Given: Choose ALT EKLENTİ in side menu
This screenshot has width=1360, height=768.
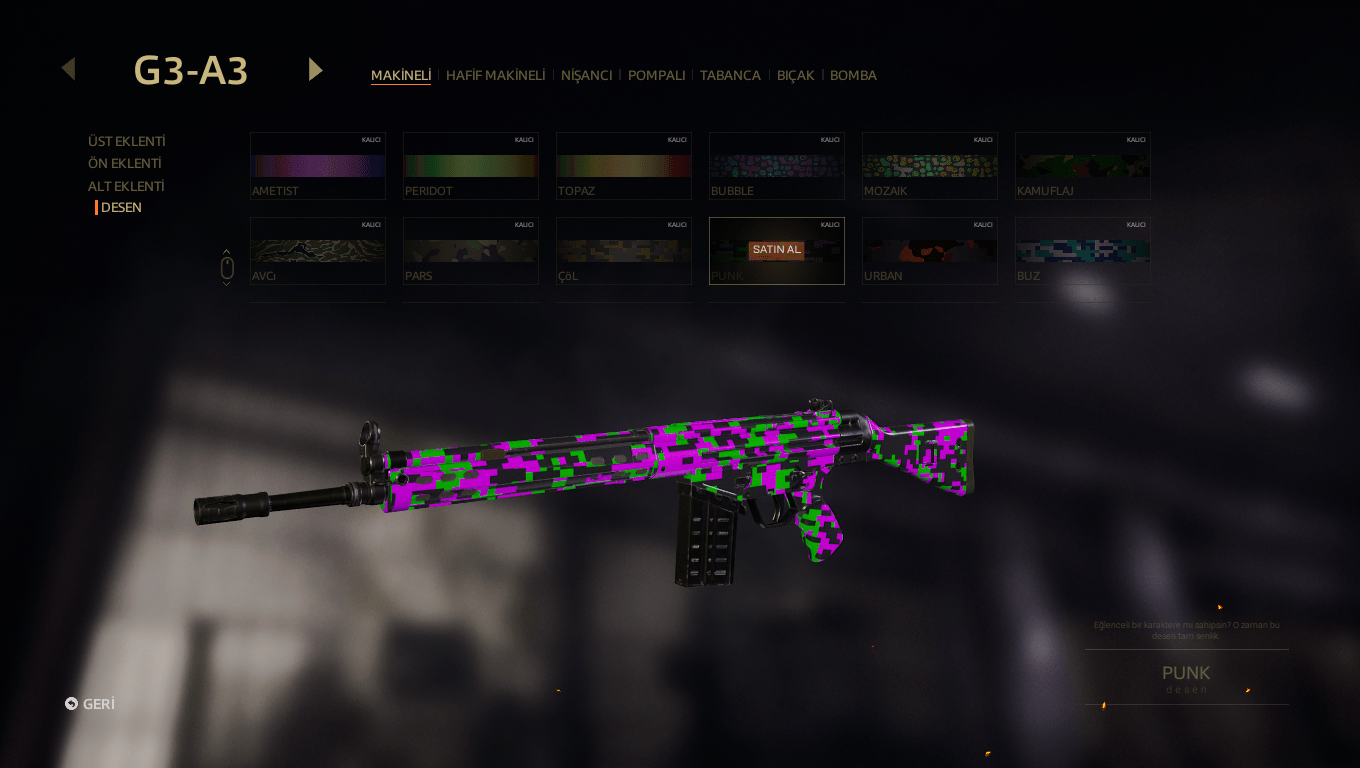Looking at the screenshot, I should 126,186.
